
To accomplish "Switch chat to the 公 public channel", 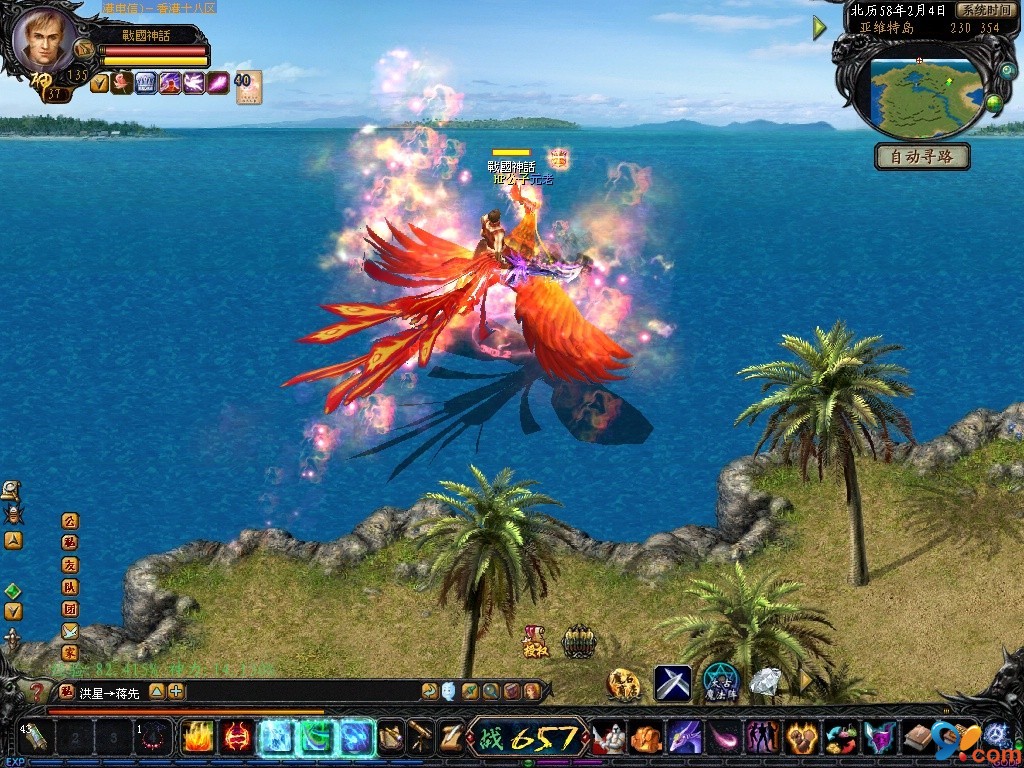I will click(x=69, y=521).
